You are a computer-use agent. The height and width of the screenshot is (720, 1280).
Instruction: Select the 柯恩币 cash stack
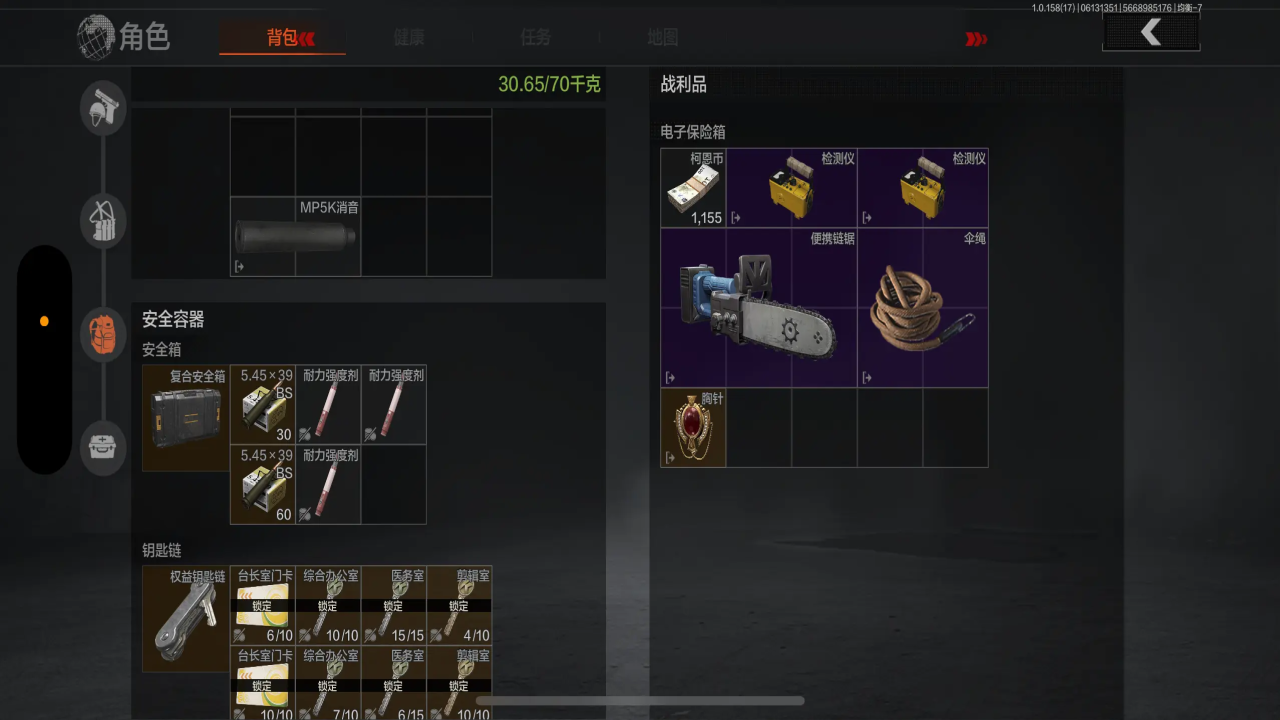(693, 188)
